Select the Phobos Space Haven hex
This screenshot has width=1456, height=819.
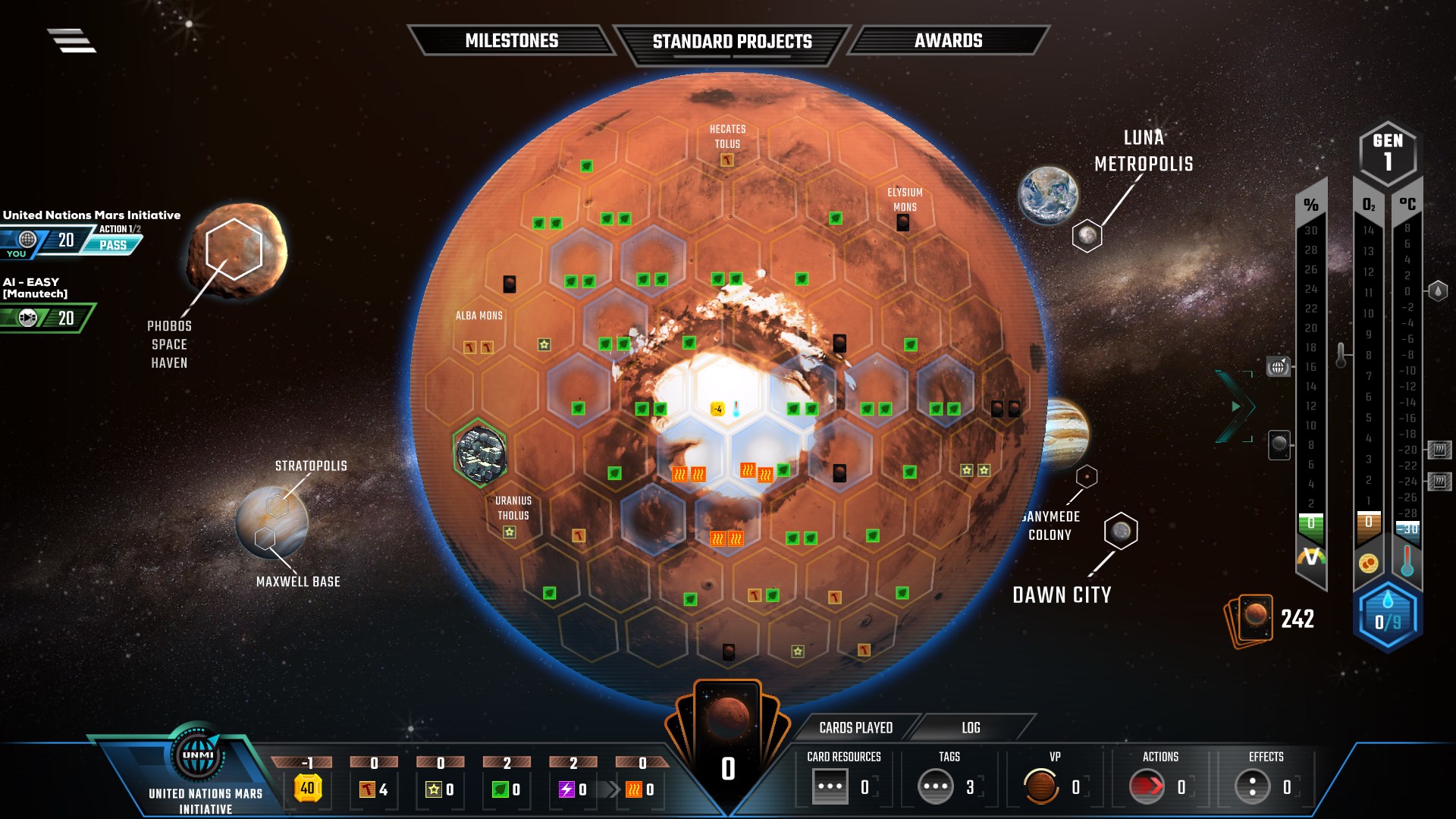click(234, 249)
